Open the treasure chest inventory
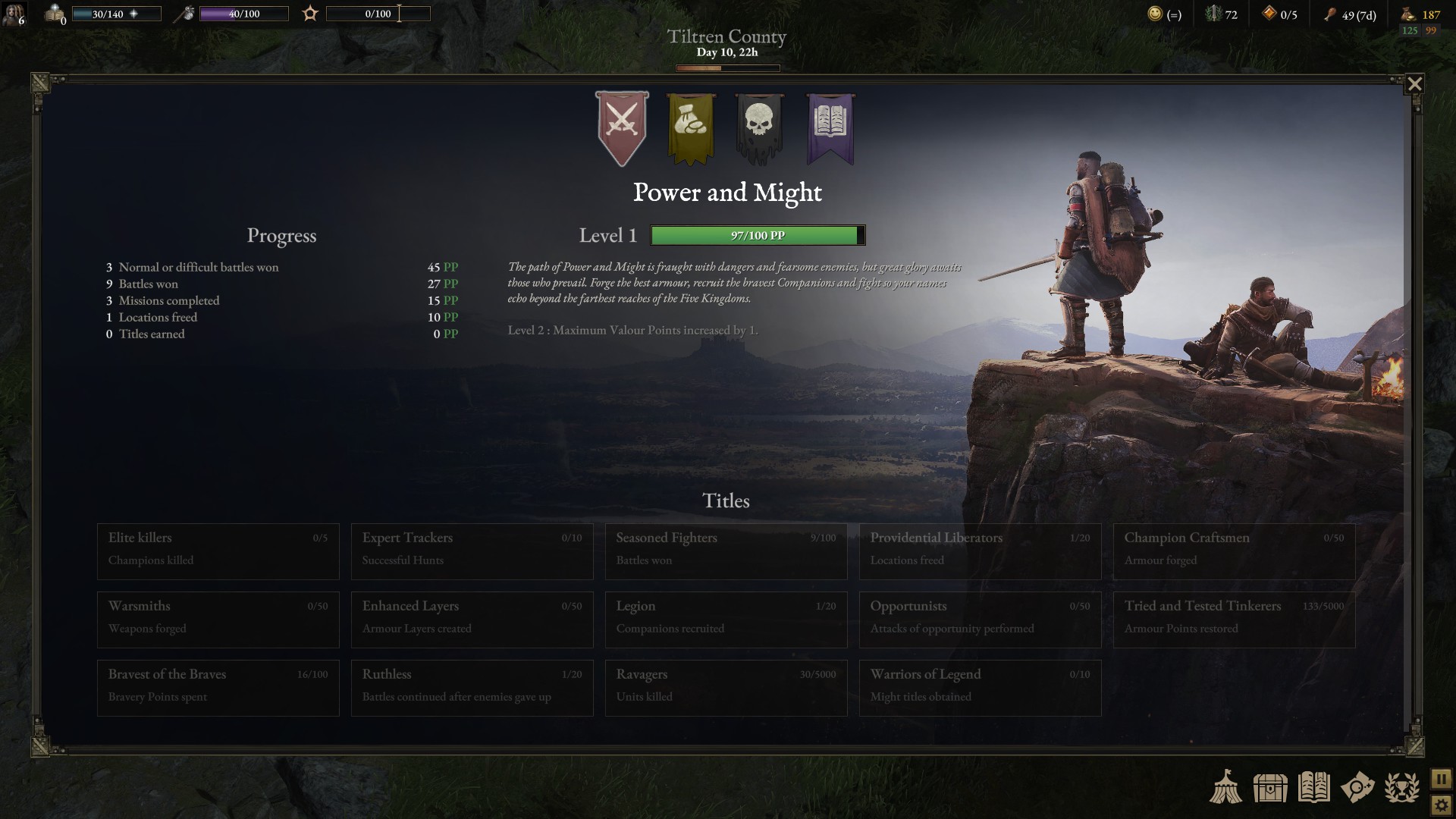Viewport: 1456px width, 819px height. 1270,787
